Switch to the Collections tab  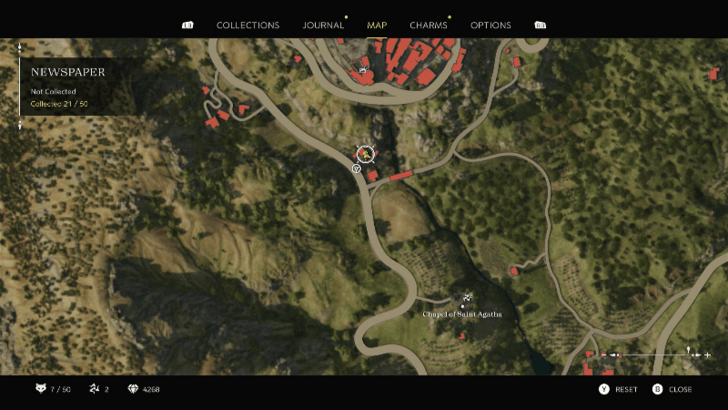[248, 25]
